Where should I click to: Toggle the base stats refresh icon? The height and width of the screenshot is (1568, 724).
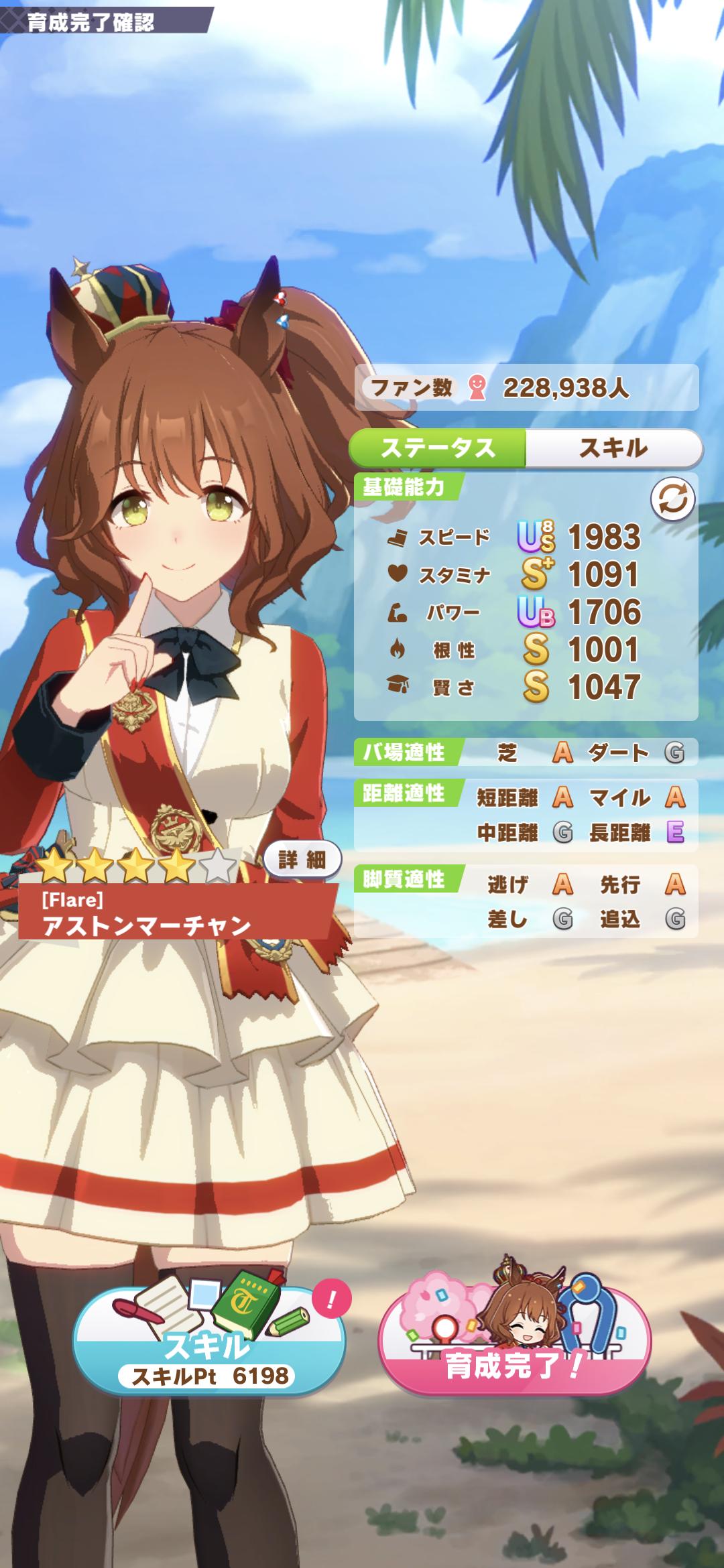pyautogui.click(x=672, y=499)
